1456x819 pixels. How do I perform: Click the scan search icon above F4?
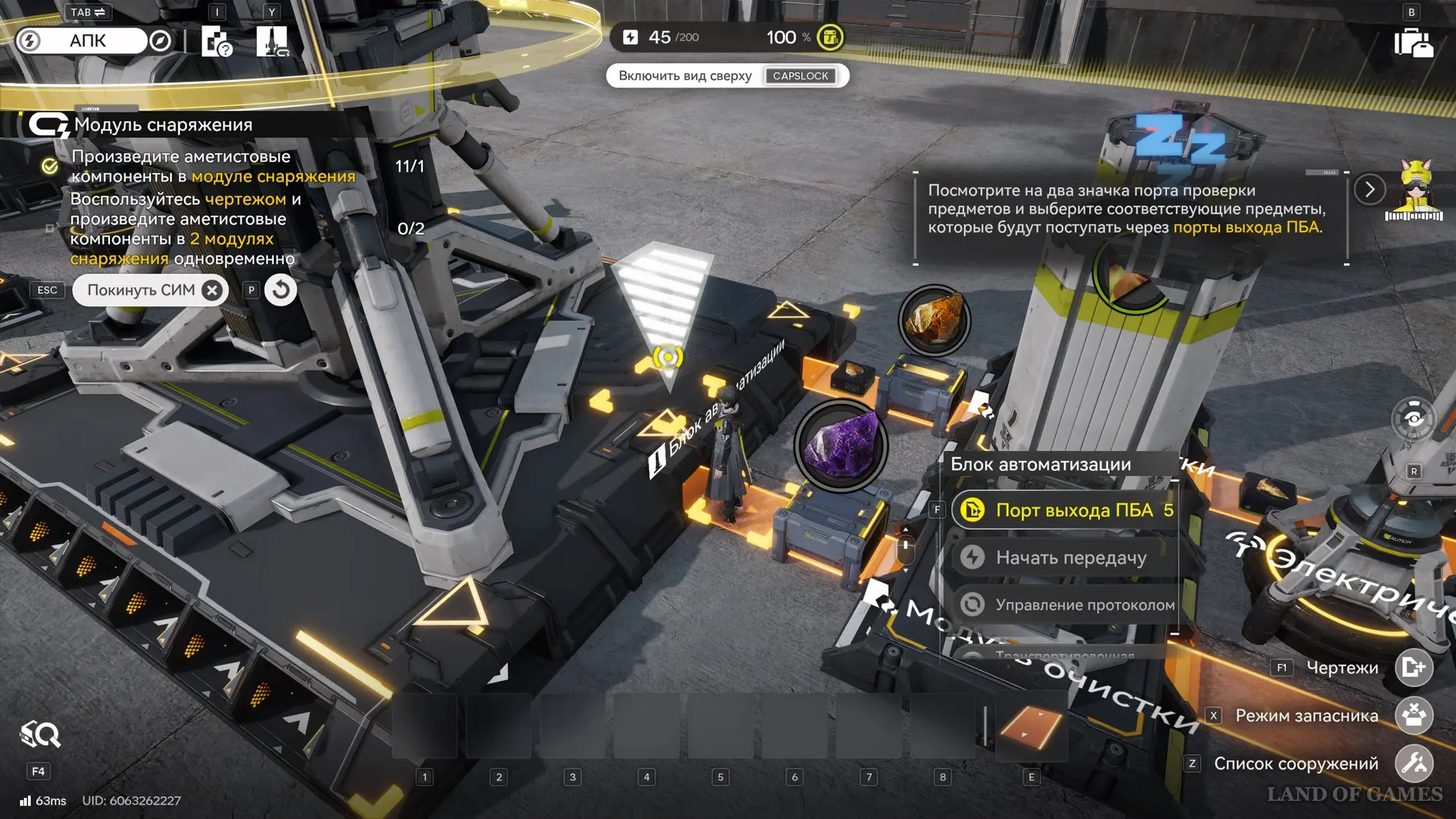click(x=40, y=735)
